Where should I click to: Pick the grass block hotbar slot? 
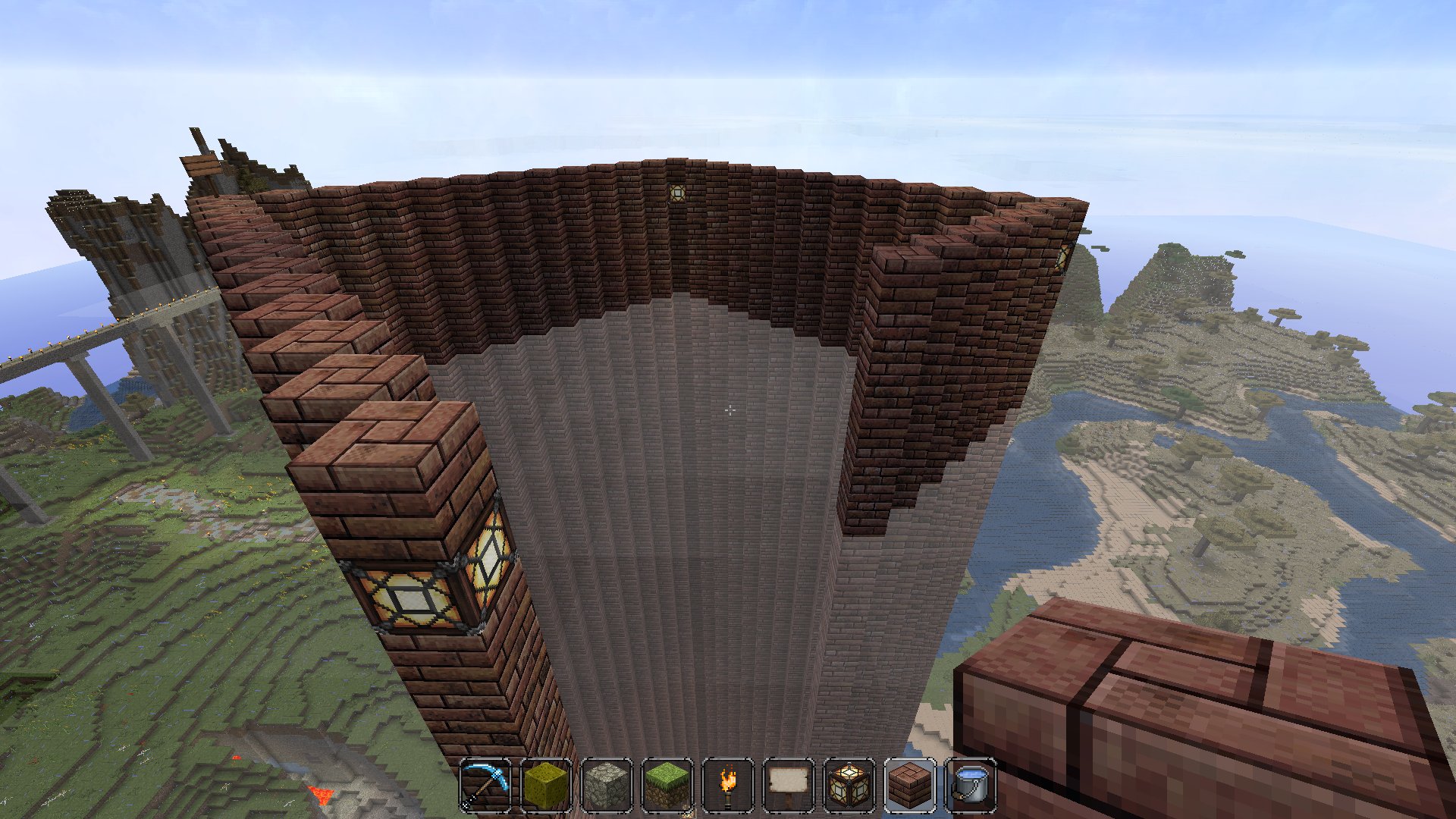point(667,785)
